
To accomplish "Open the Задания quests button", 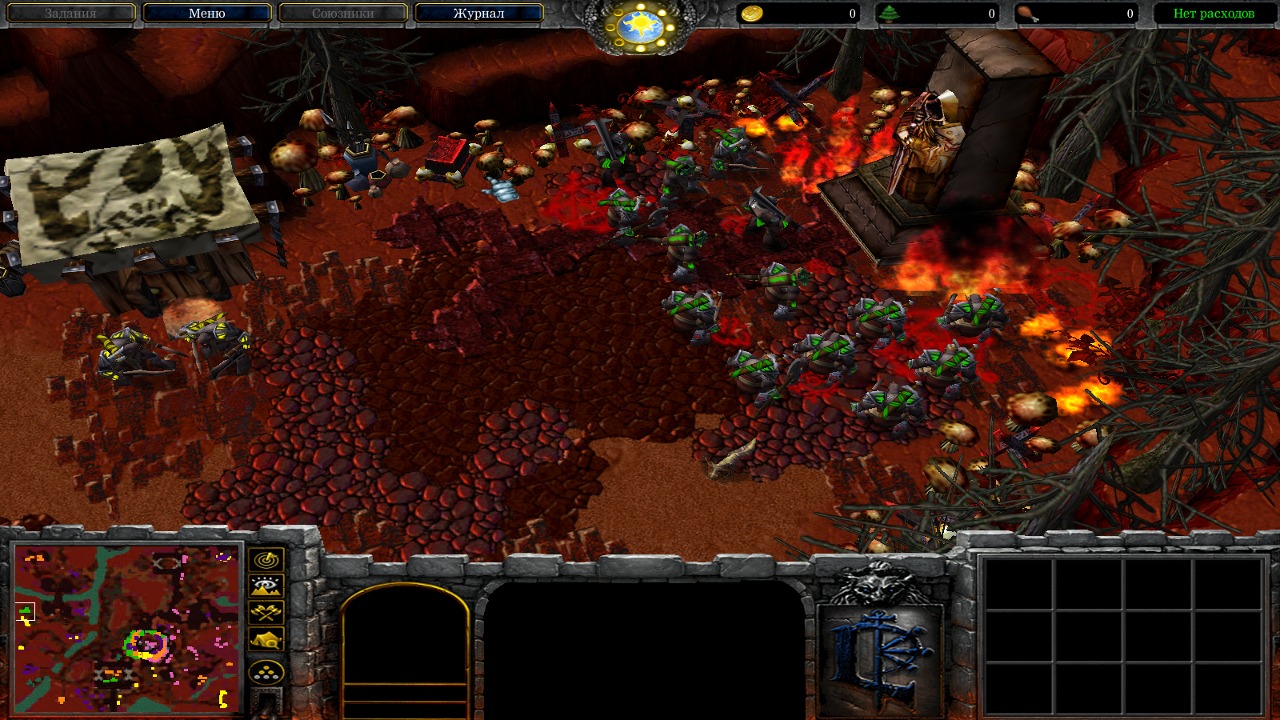I will coord(70,14).
